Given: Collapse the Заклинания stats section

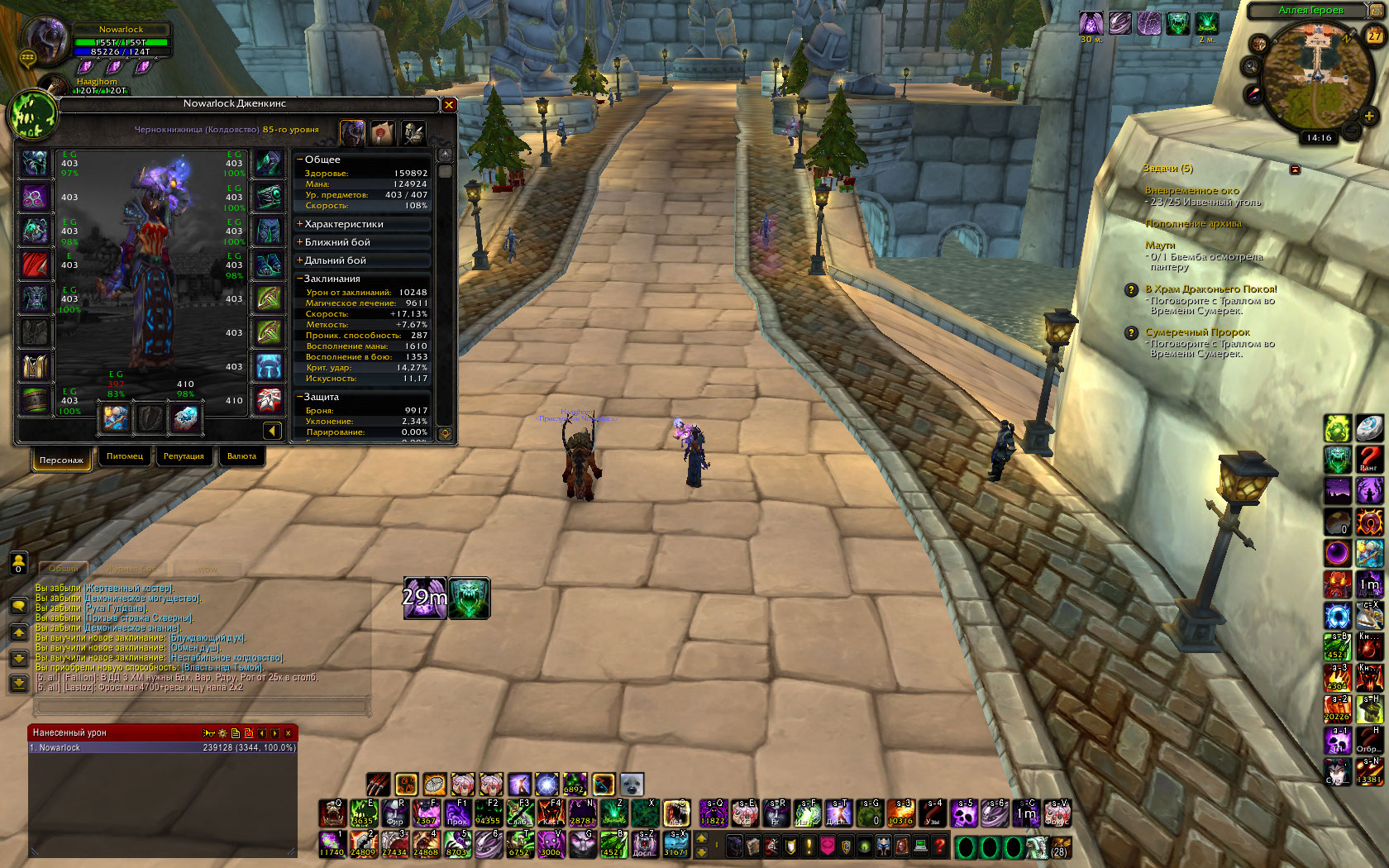Looking at the screenshot, I should (332, 279).
